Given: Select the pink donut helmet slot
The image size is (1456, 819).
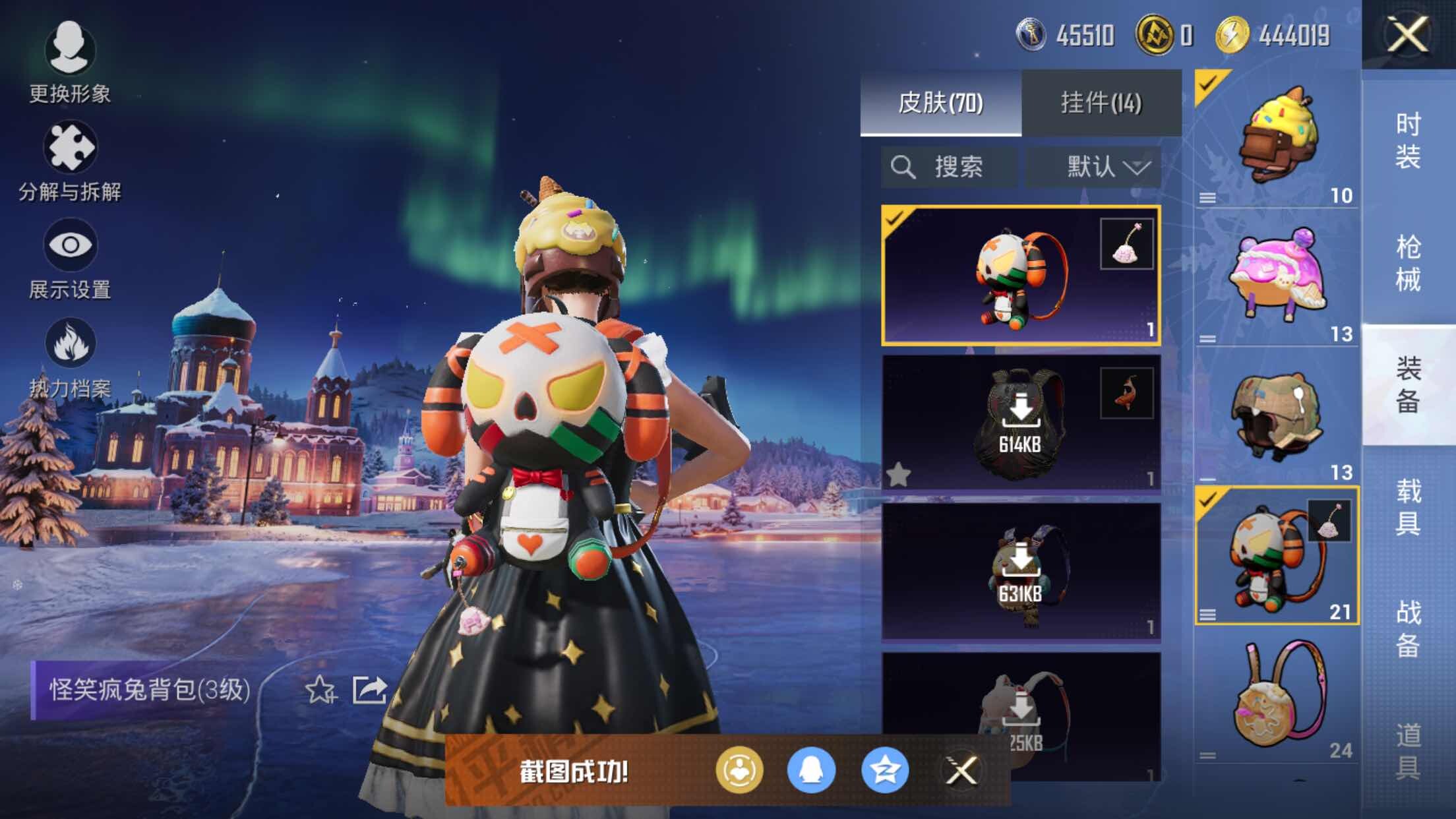Looking at the screenshot, I should point(1277,277).
